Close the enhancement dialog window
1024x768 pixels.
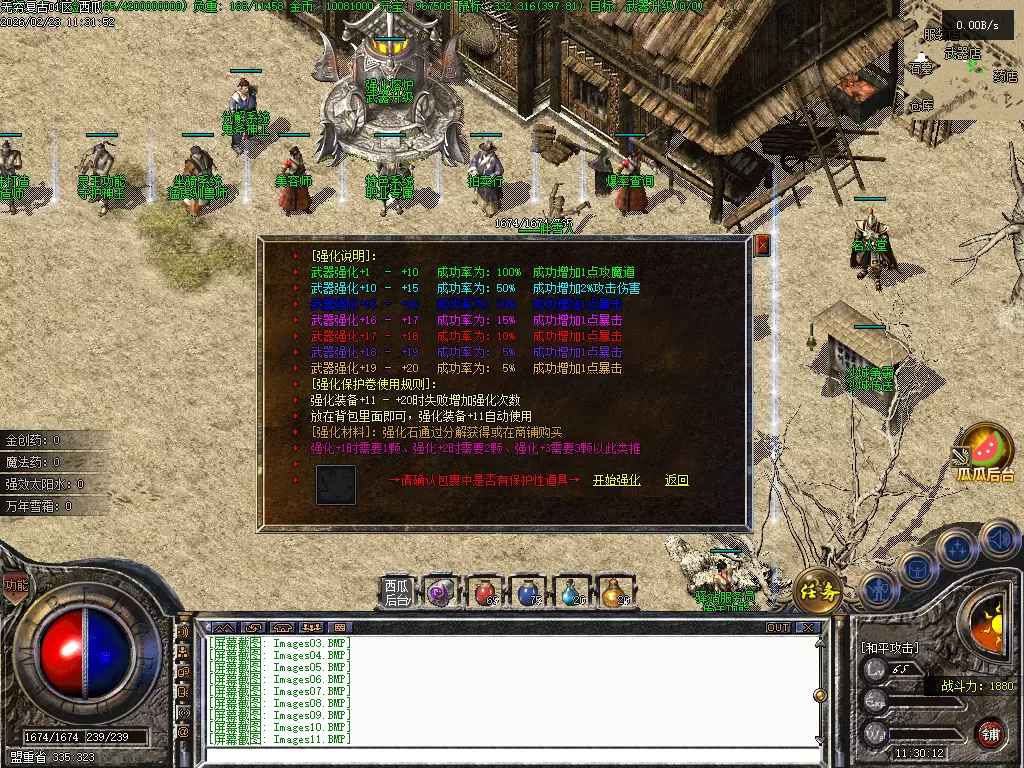click(762, 245)
